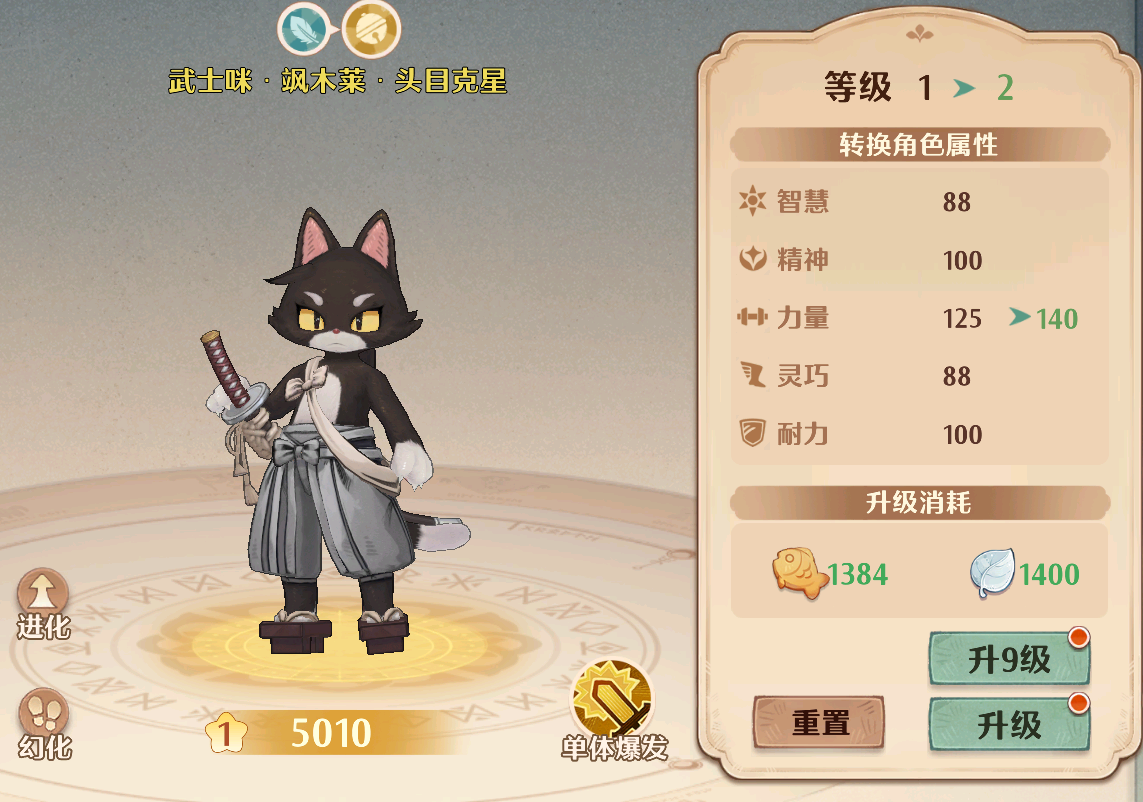Image resolution: width=1143 pixels, height=802 pixels.
Task: View the 单体爆发 skill icon
Action: click(612, 699)
